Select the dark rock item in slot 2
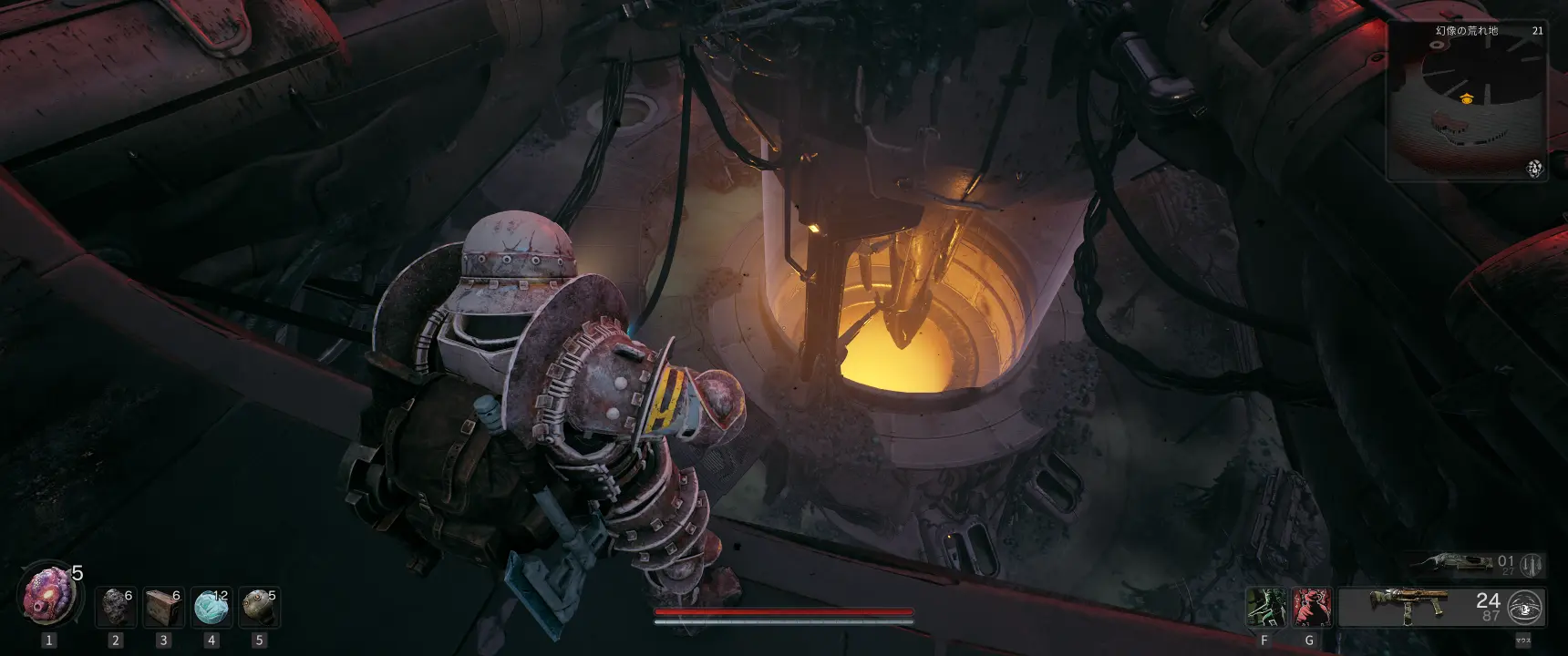The width and height of the screenshot is (1568, 656). pos(116,607)
